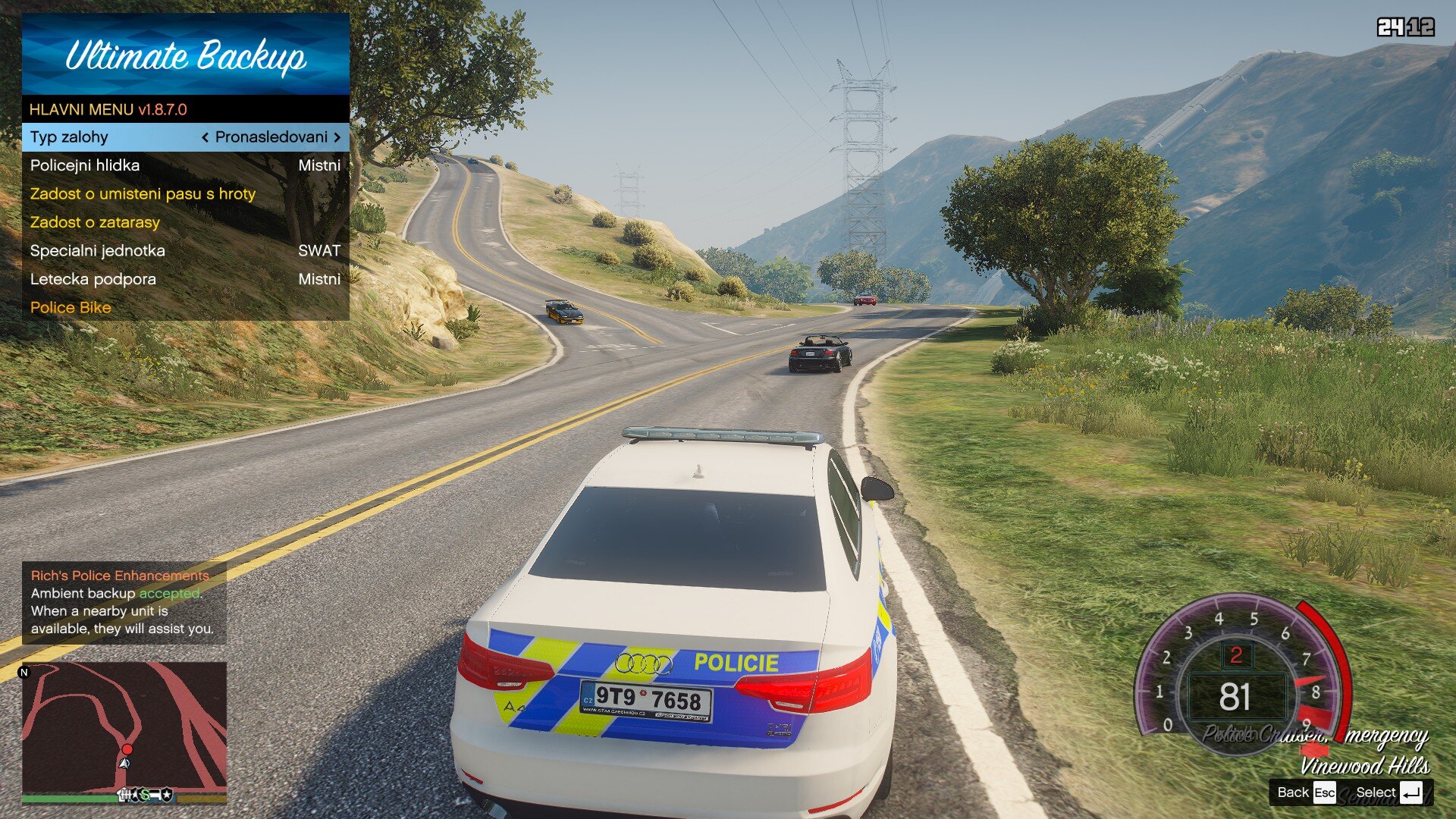Image resolution: width=1456 pixels, height=819 pixels.
Task: Click the minimap radar
Action: click(124, 726)
